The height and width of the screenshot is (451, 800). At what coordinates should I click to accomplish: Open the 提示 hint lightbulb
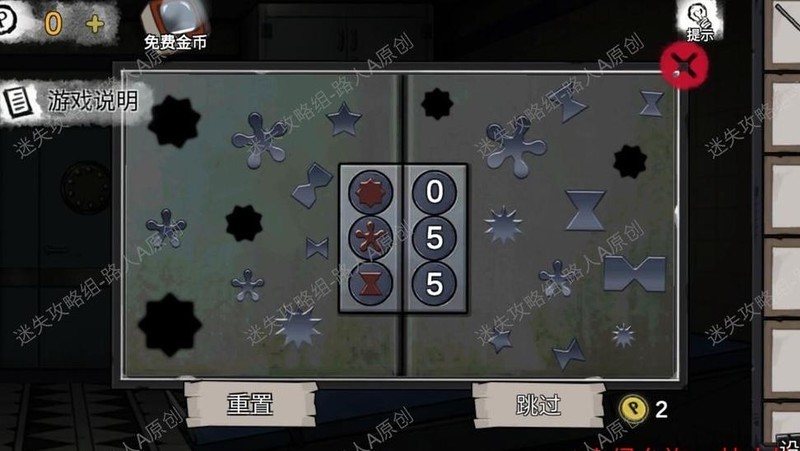point(700,20)
